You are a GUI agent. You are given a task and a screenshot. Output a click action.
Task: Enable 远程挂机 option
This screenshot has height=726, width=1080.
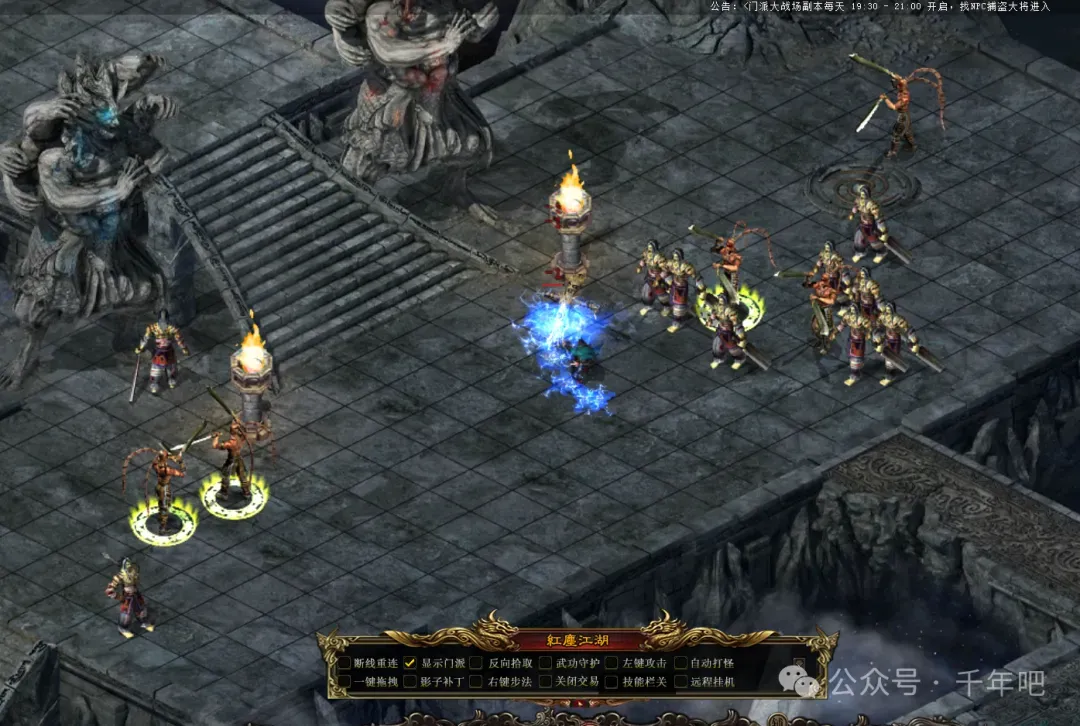click(x=678, y=681)
